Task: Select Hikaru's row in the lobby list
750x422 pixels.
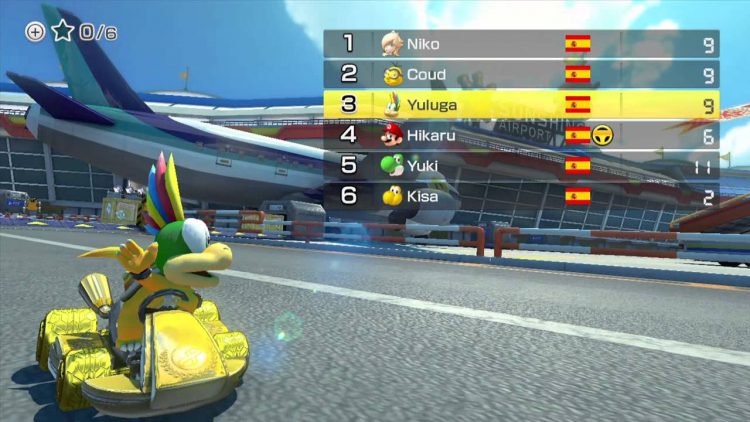Action: pos(520,135)
